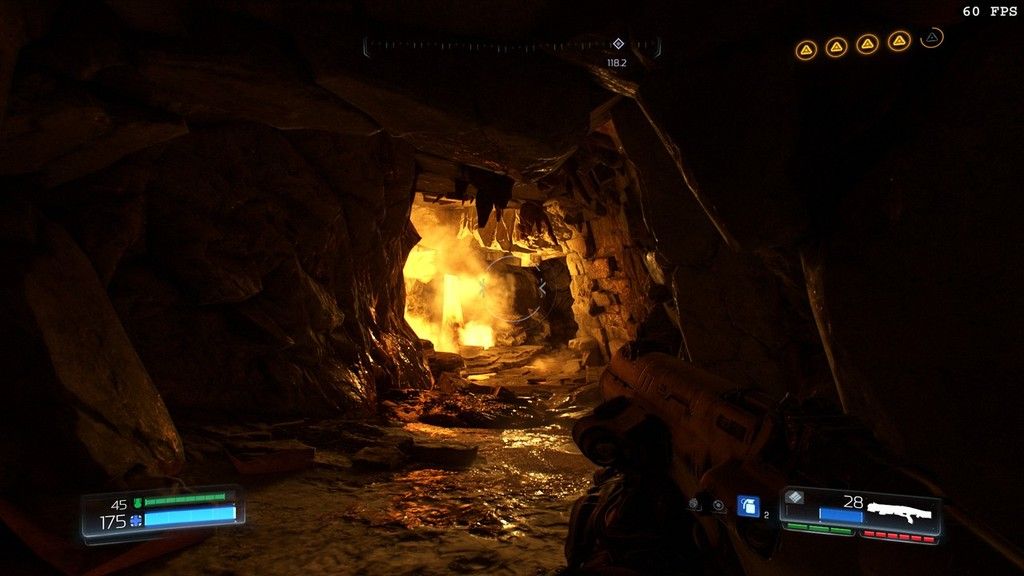Viewport: 1024px width, 576px height.
Task: Select the blue frag grenade icon
Action: (748, 506)
